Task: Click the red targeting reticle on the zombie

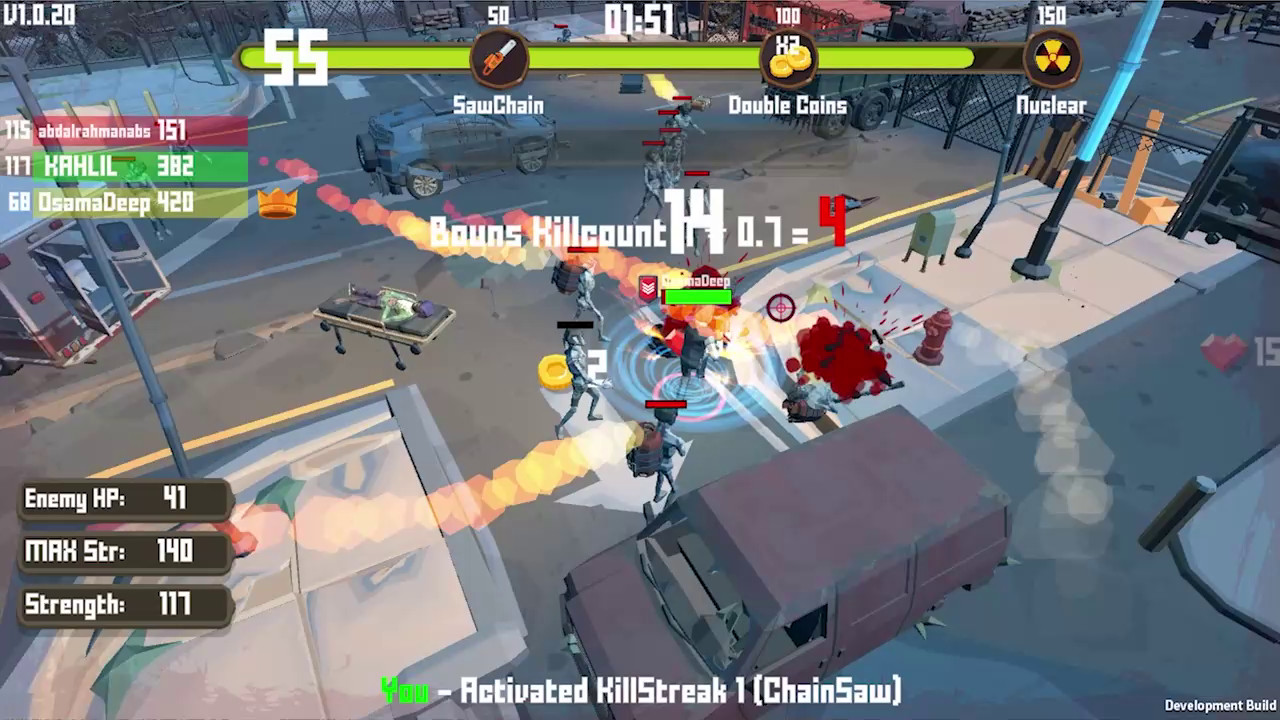Action: click(x=782, y=308)
